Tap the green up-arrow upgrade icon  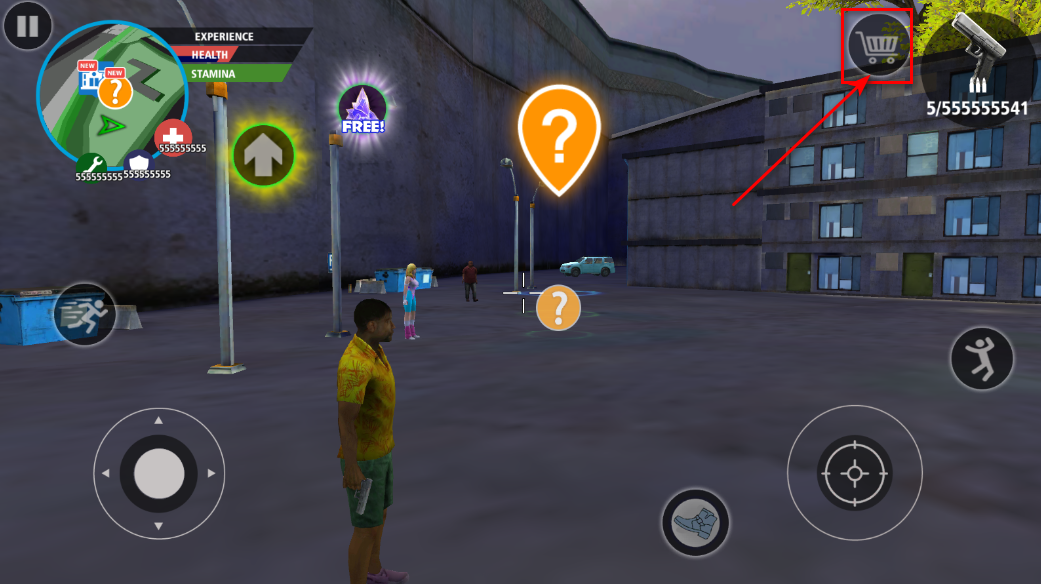263,156
